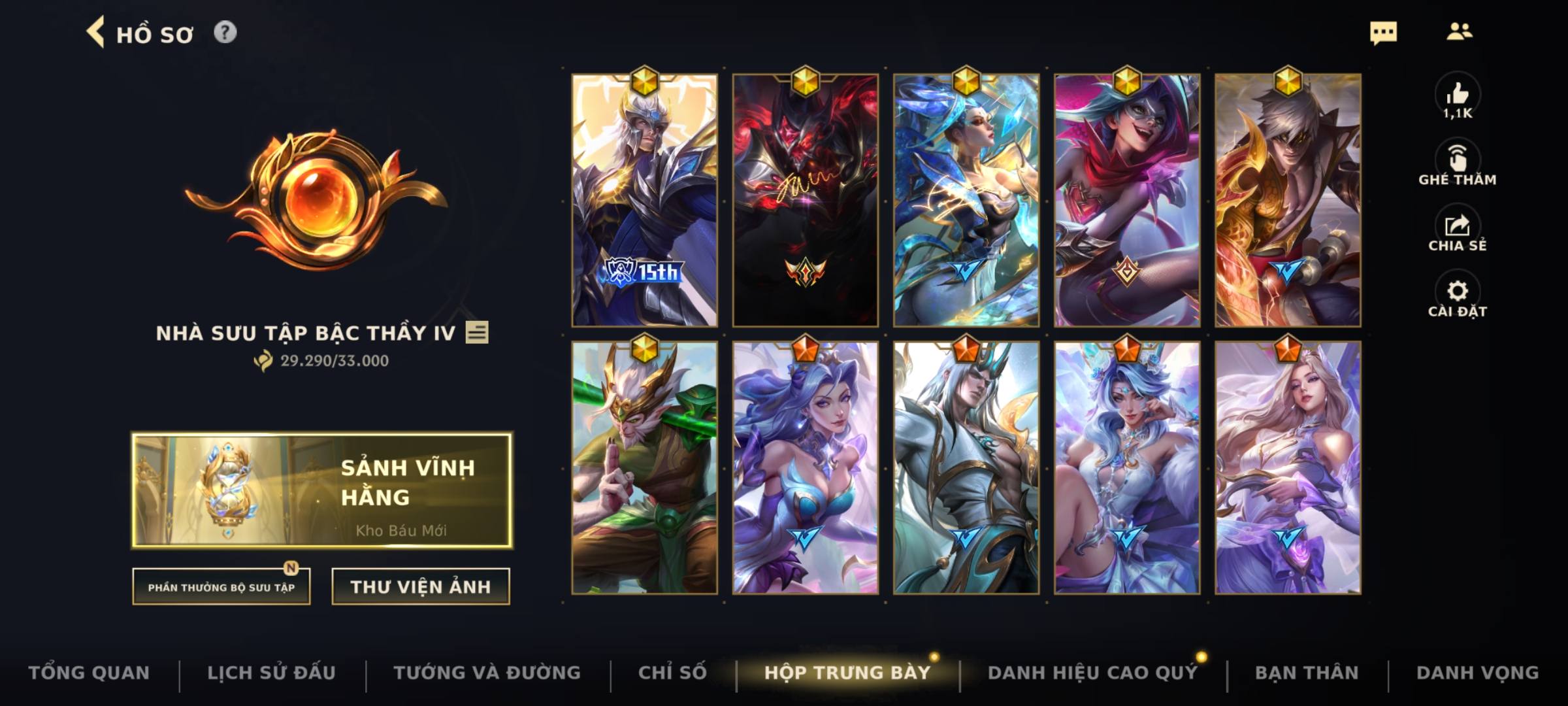Open TƯỚNG VÀ ĐƯỜNG tab
This screenshot has width=1568, height=706.
(x=487, y=671)
